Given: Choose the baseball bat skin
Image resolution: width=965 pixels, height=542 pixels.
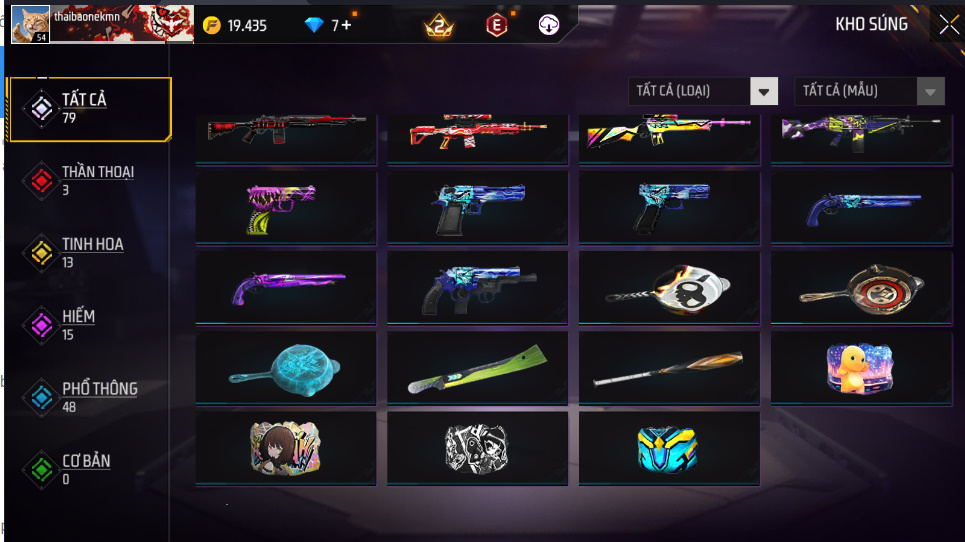Looking at the screenshot, I should 669,367.
